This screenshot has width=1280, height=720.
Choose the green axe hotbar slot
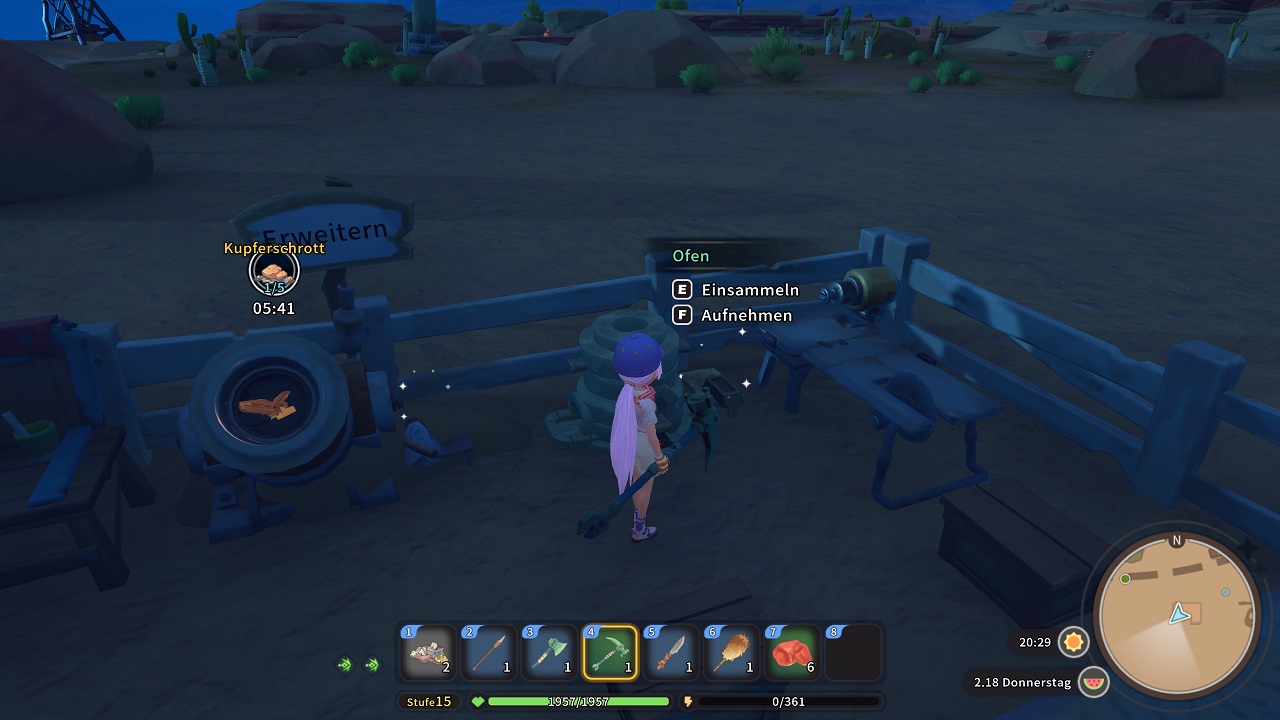pyautogui.click(x=549, y=653)
